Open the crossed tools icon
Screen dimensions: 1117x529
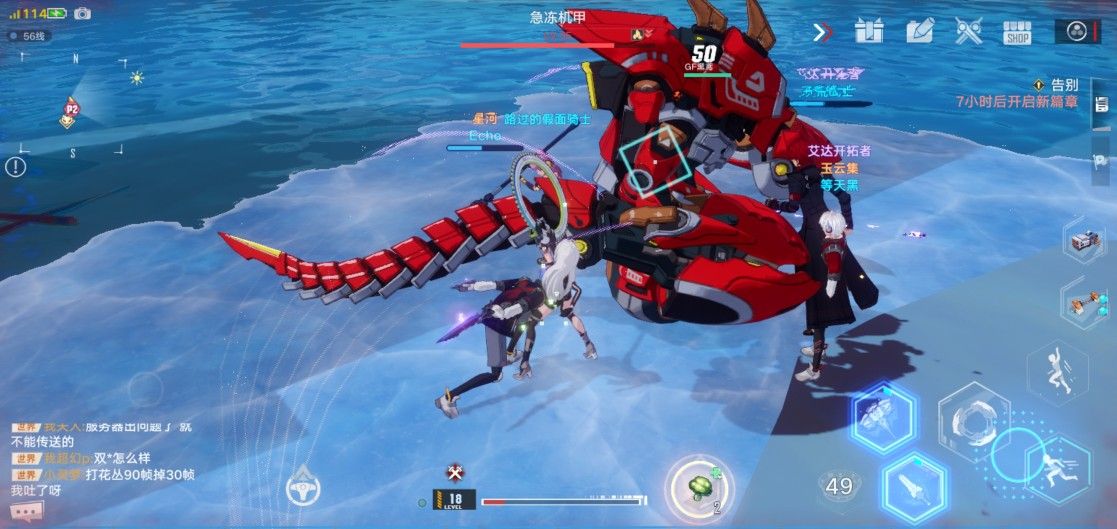[x=968, y=31]
